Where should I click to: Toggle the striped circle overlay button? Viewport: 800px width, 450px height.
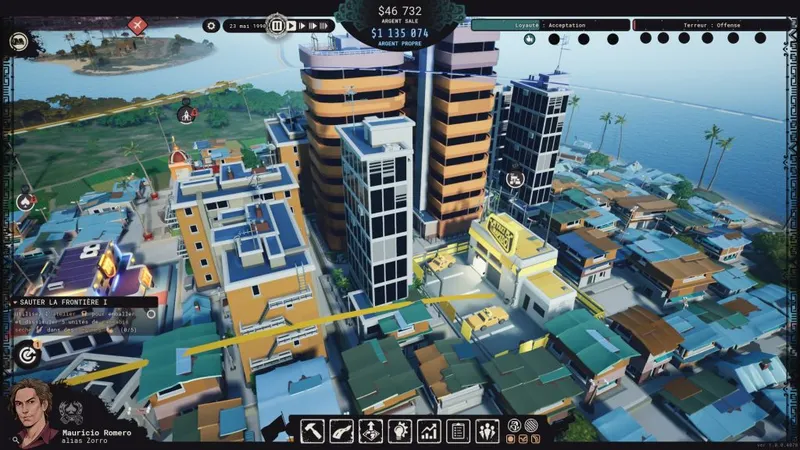(x=531, y=425)
